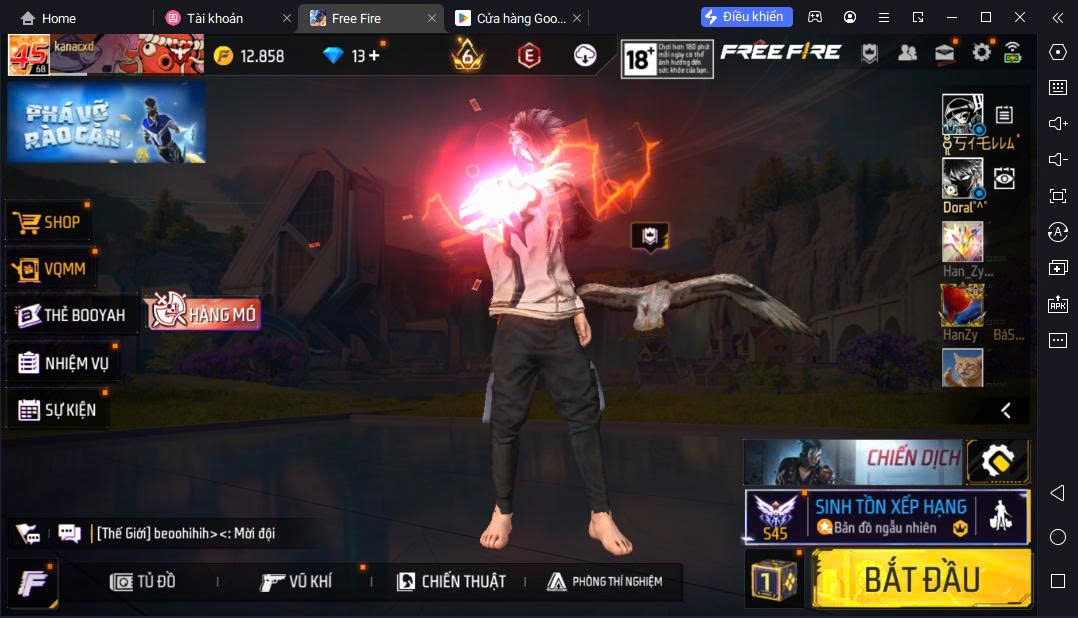This screenshot has height=618, width=1078.
Task: Start the match with BẮT ĐẦU
Action: click(921, 579)
